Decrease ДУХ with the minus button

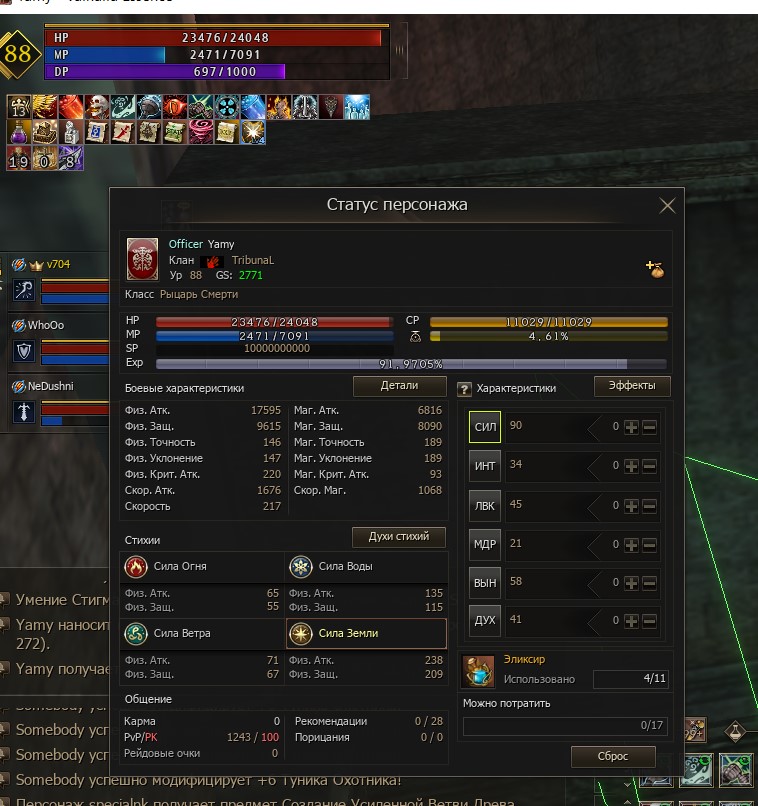(650, 621)
